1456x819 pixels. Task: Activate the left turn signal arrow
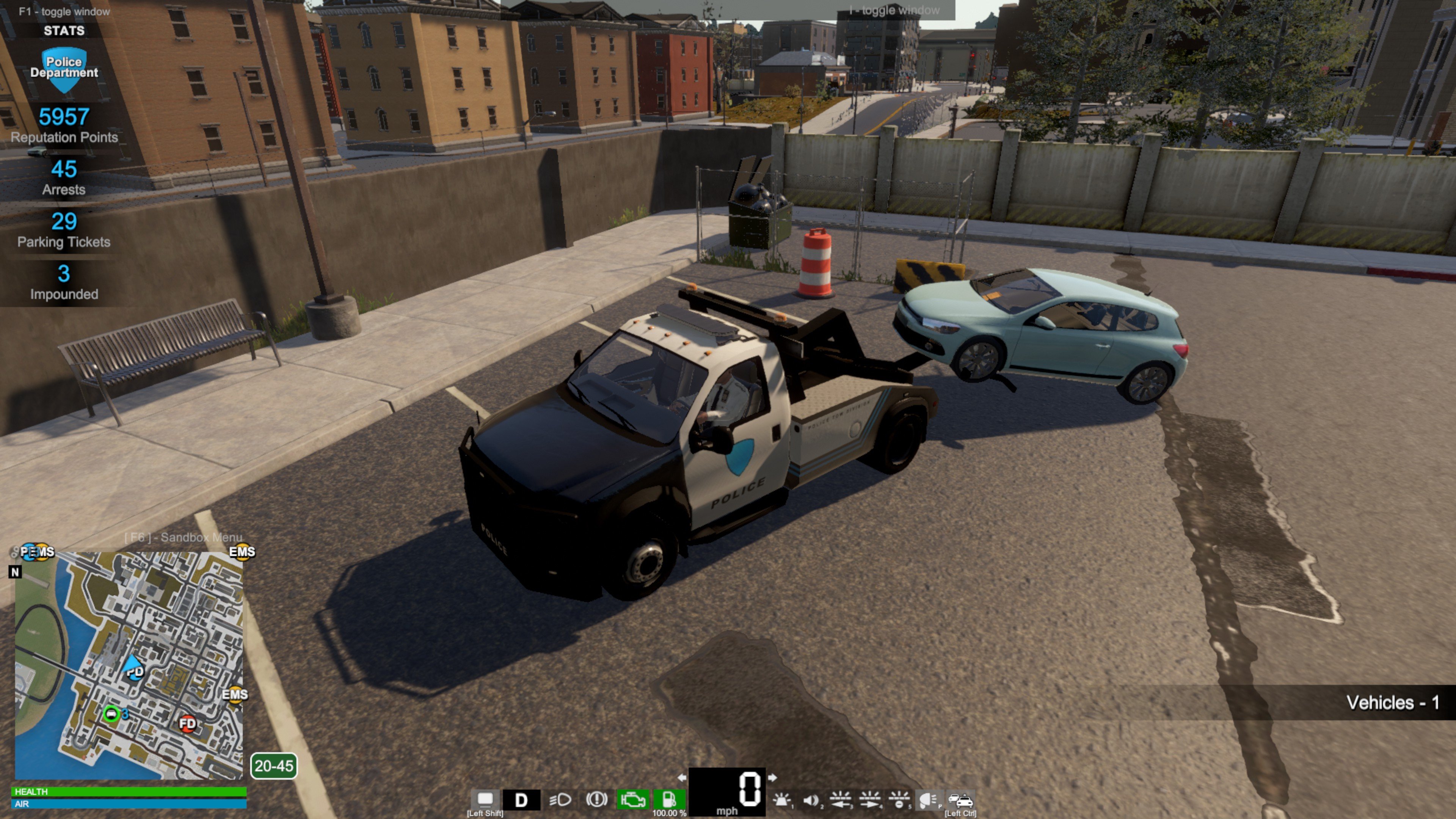682,778
